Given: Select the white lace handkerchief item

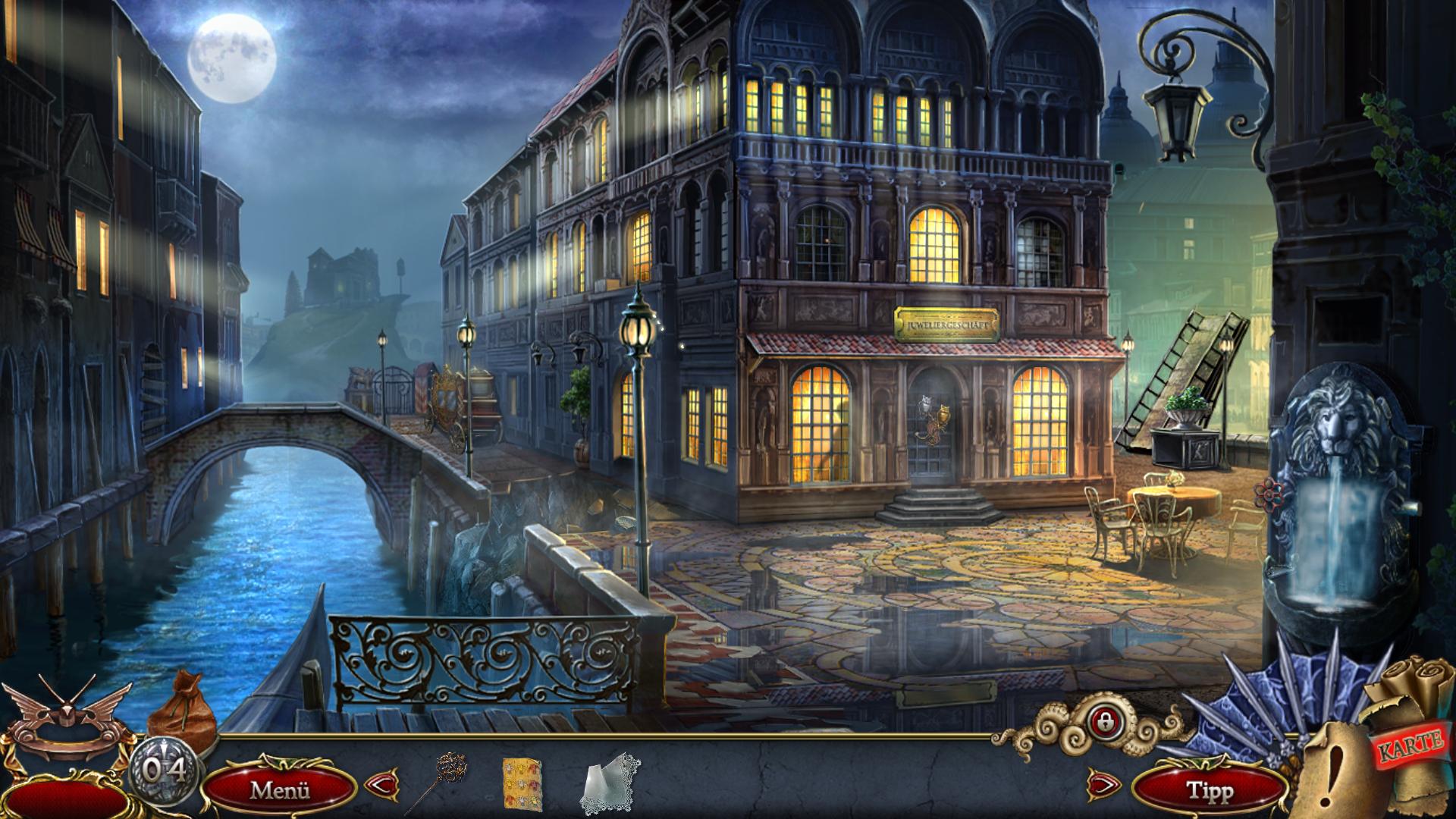Looking at the screenshot, I should click(x=611, y=782).
